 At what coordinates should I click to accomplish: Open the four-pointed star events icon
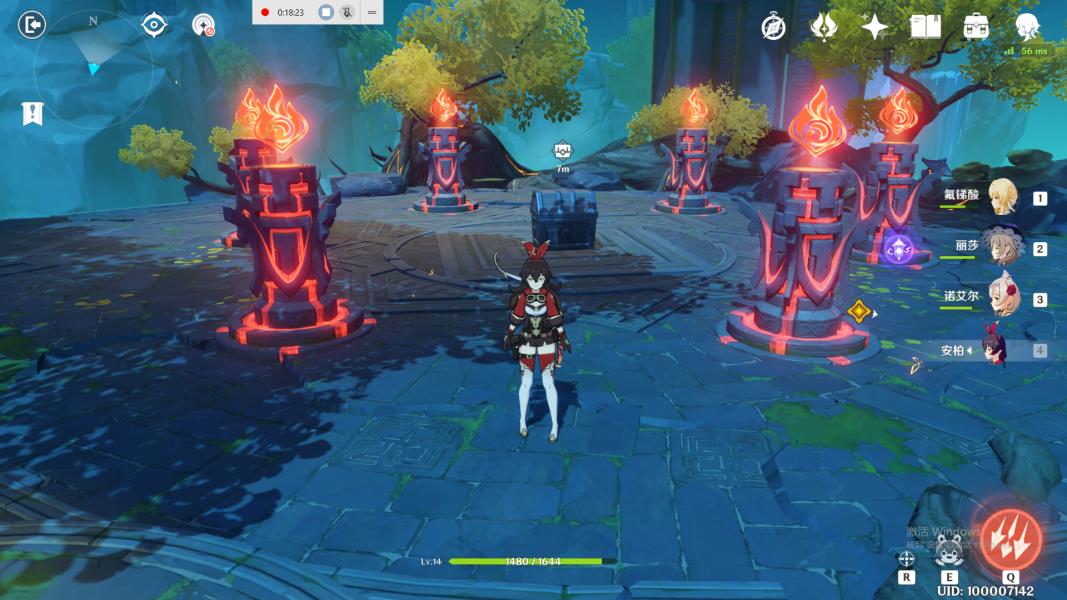pyautogui.click(x=875, y=27)
